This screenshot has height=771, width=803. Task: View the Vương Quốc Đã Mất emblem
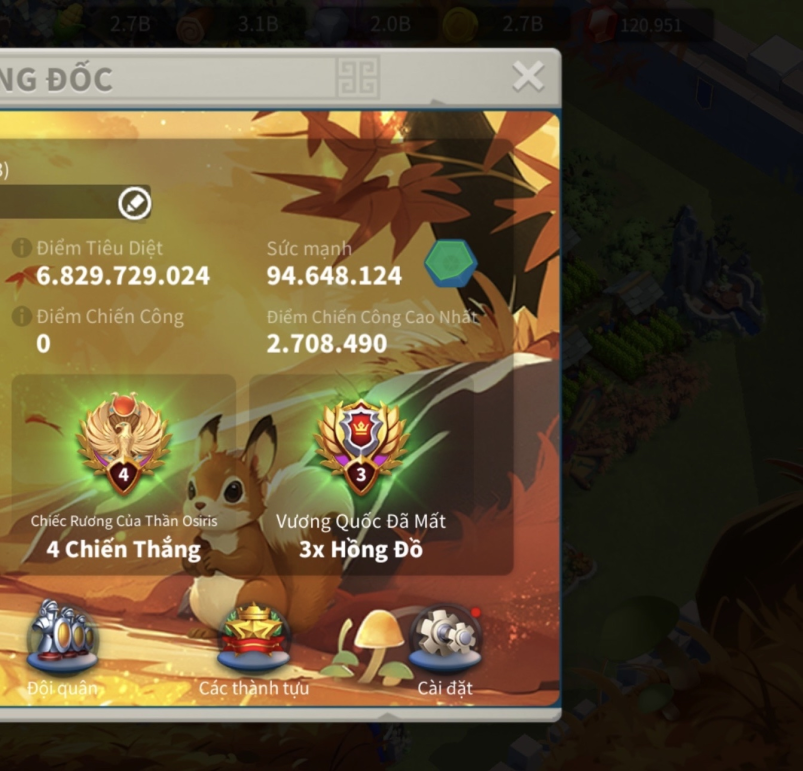tap(361, 446)
